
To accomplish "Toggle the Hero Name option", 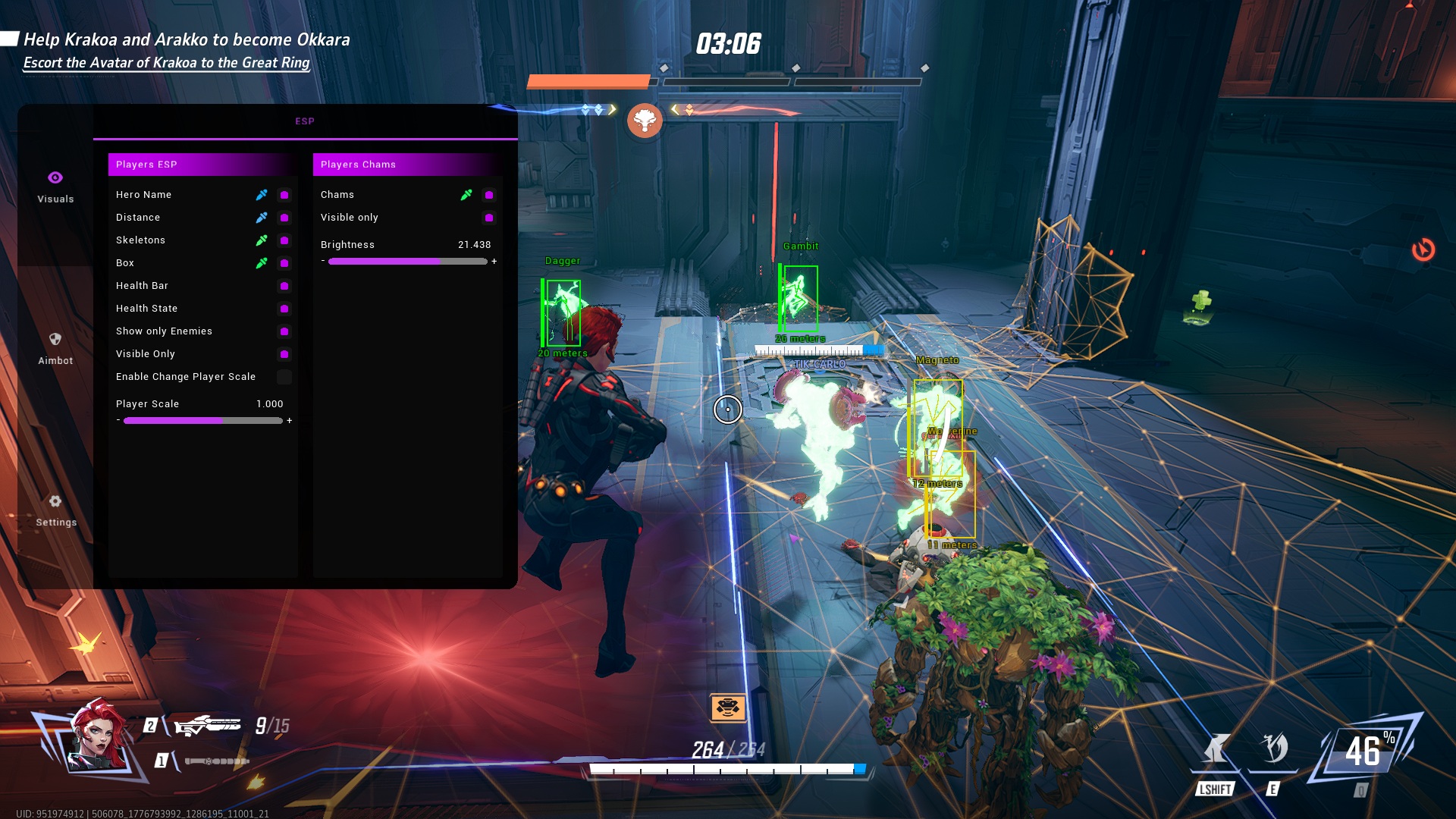I will click(x=284, y=195).
